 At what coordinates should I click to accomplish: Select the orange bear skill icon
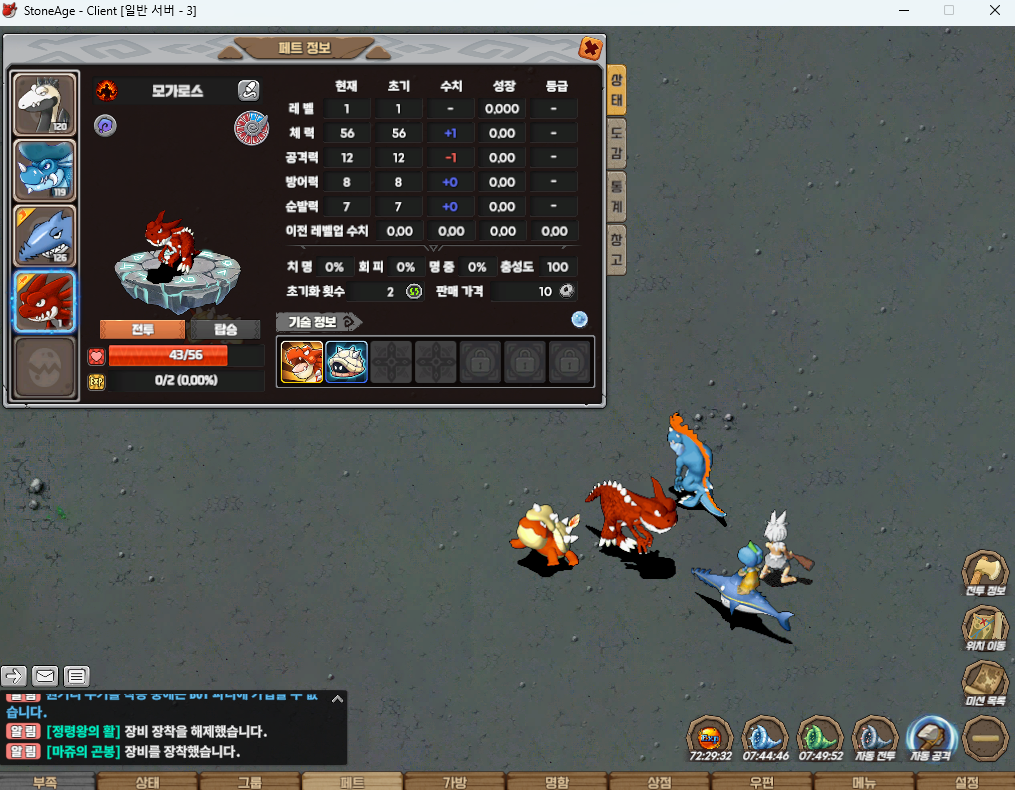pos(302,362)
